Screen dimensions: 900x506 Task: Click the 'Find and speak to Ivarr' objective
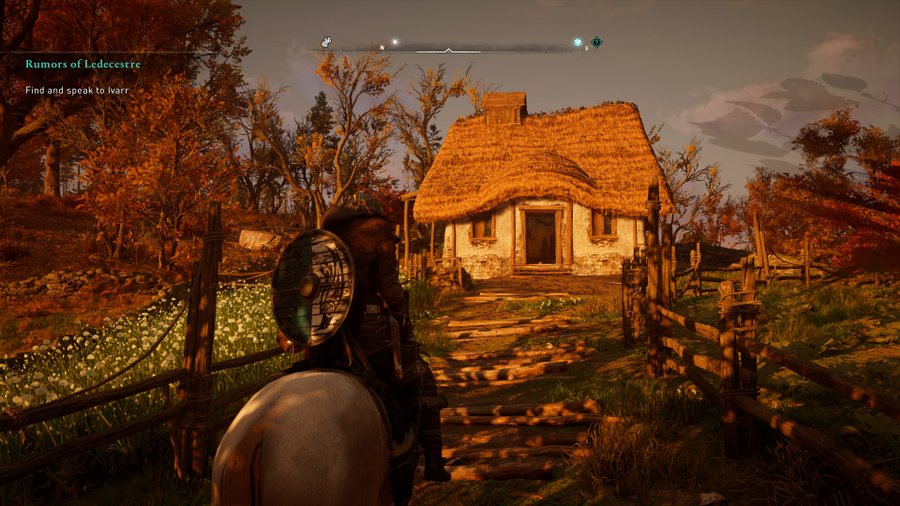tap(78, 90)
